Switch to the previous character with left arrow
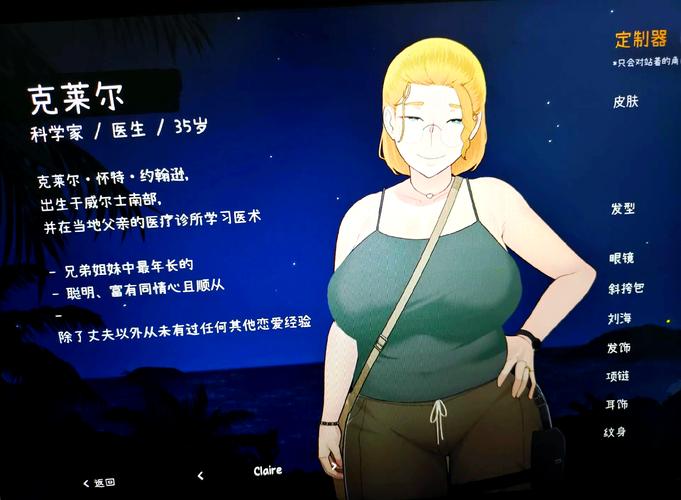 (x=201, y=476)
